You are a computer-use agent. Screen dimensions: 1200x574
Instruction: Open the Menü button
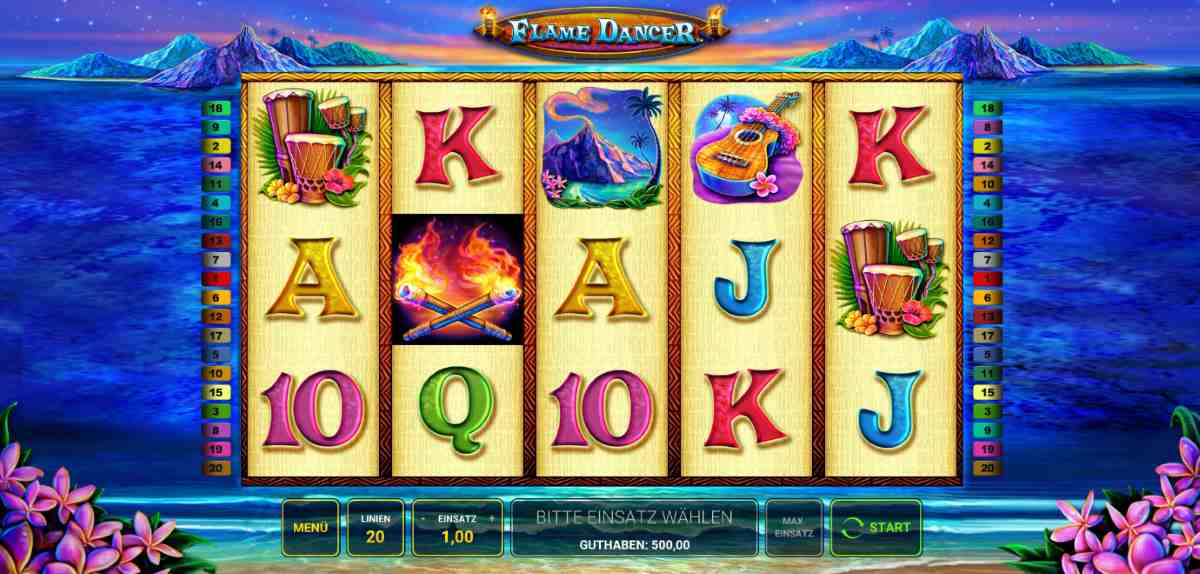pos(311,527)
